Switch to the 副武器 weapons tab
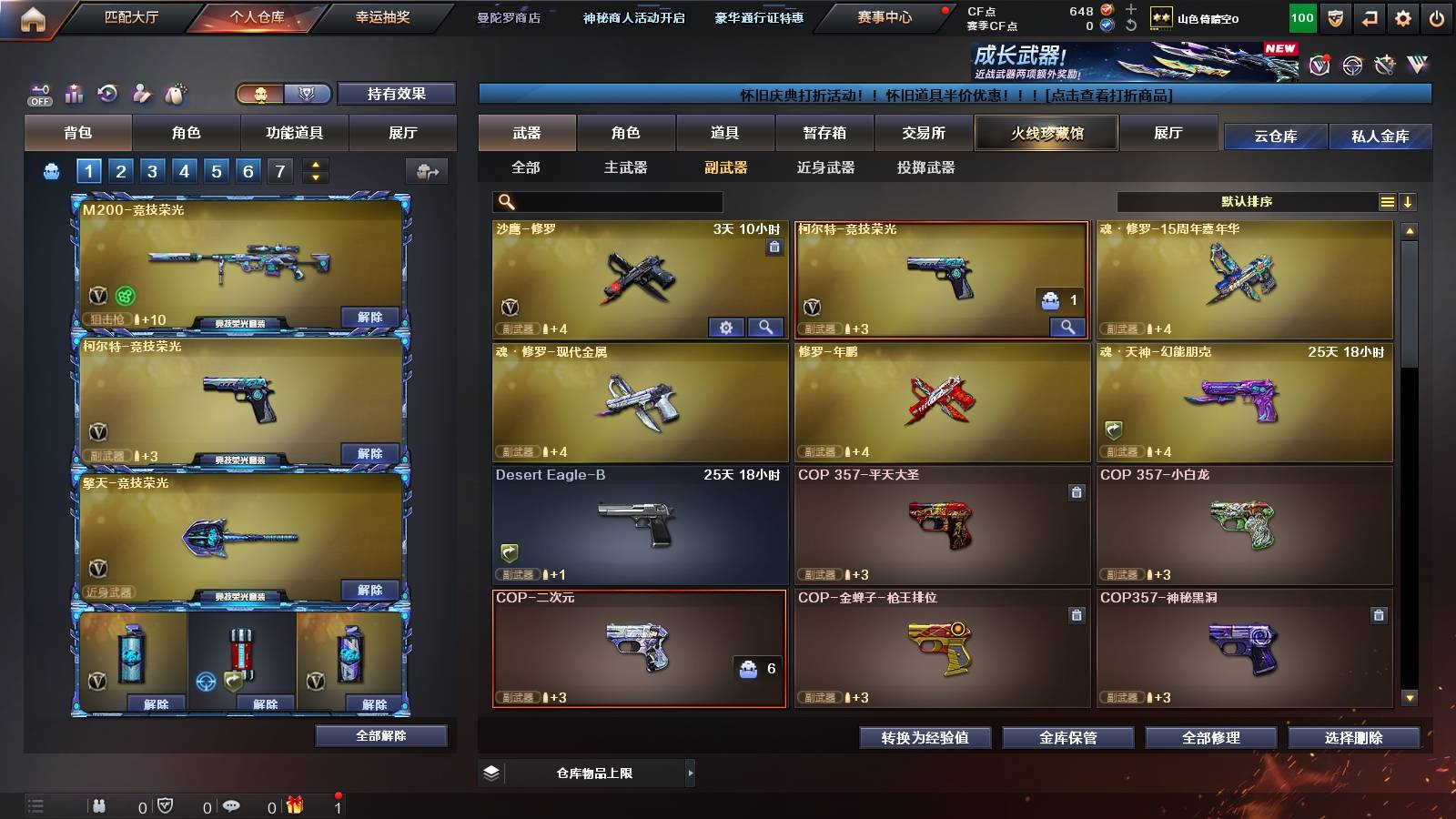 (727, 168)
